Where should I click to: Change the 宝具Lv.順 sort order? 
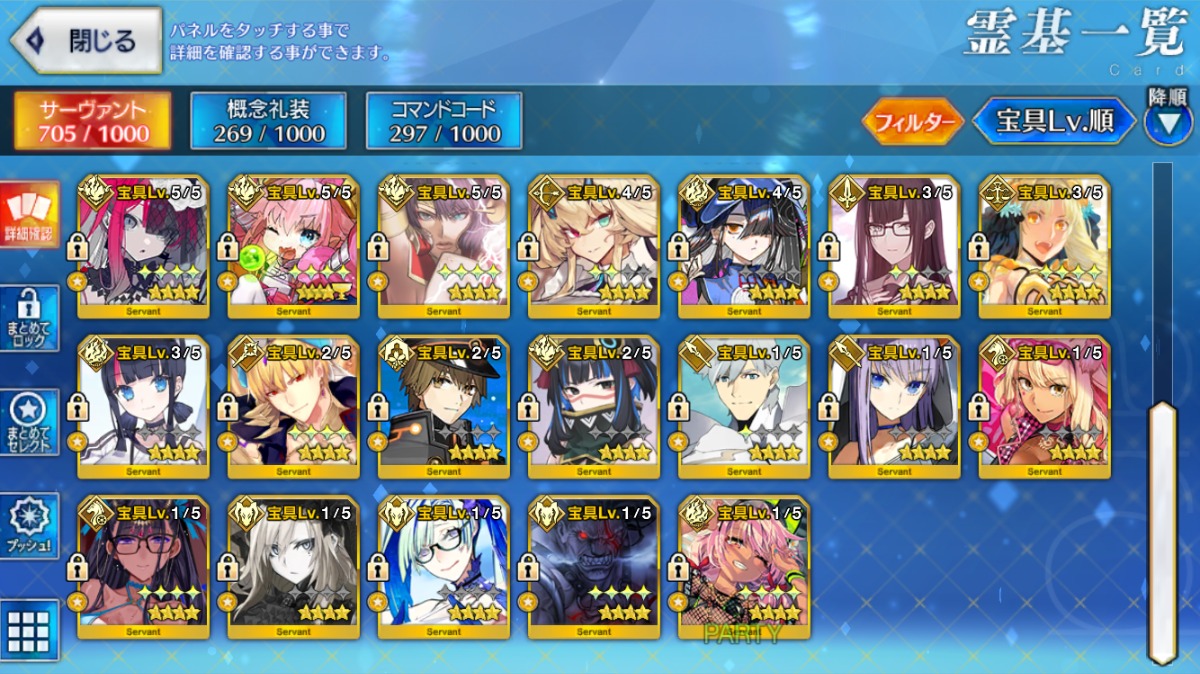point(1054,122)
